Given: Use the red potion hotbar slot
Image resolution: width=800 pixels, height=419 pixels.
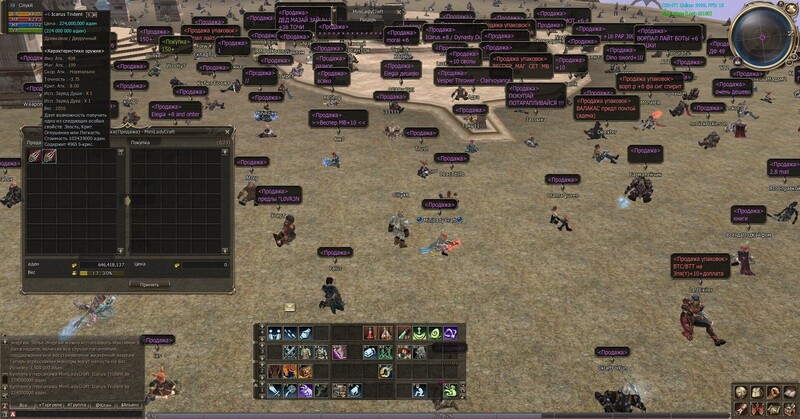Looking at the screenshot, I should (370, 333).
